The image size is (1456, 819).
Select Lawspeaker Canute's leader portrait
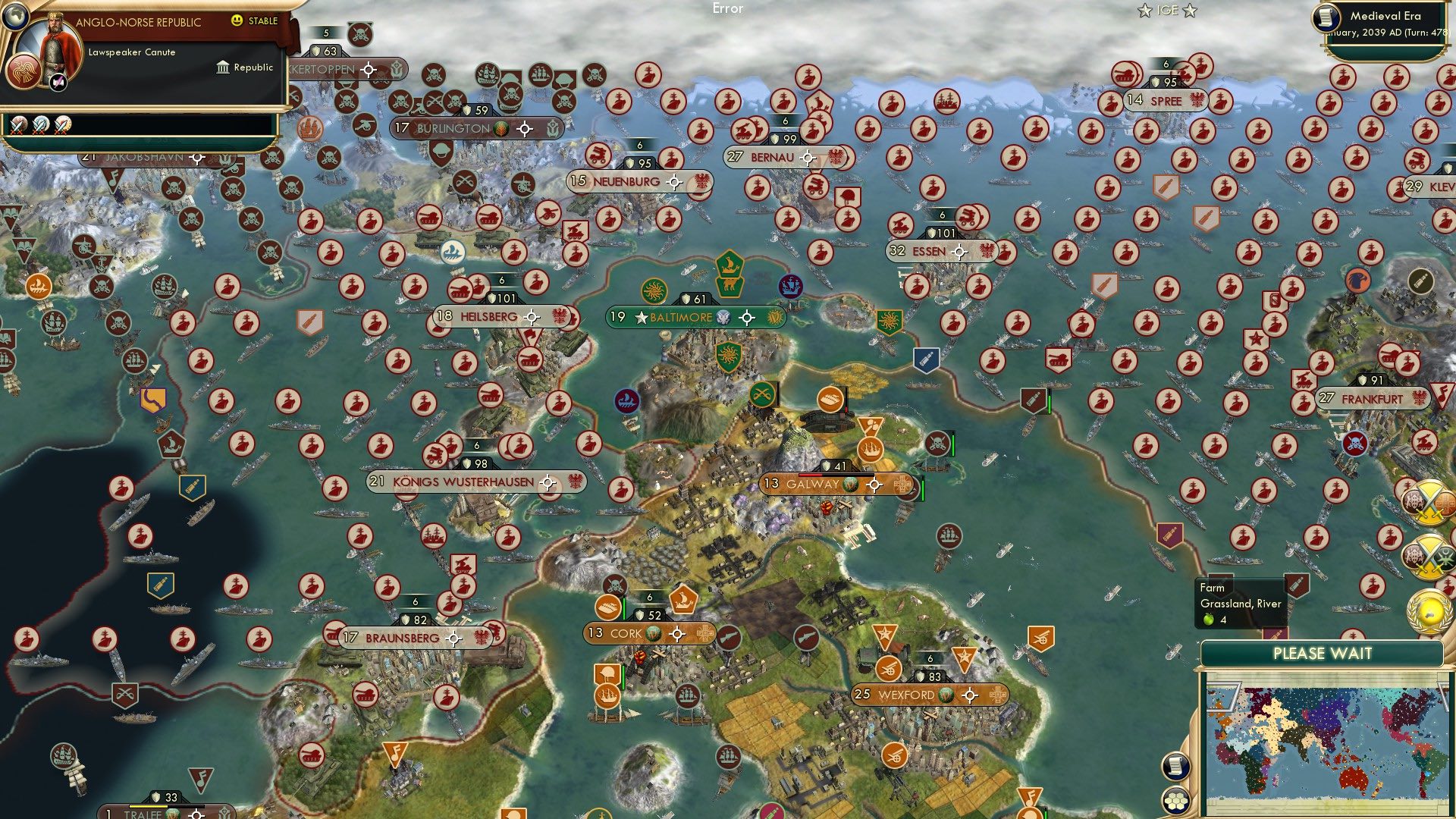[x=53, y=47]
